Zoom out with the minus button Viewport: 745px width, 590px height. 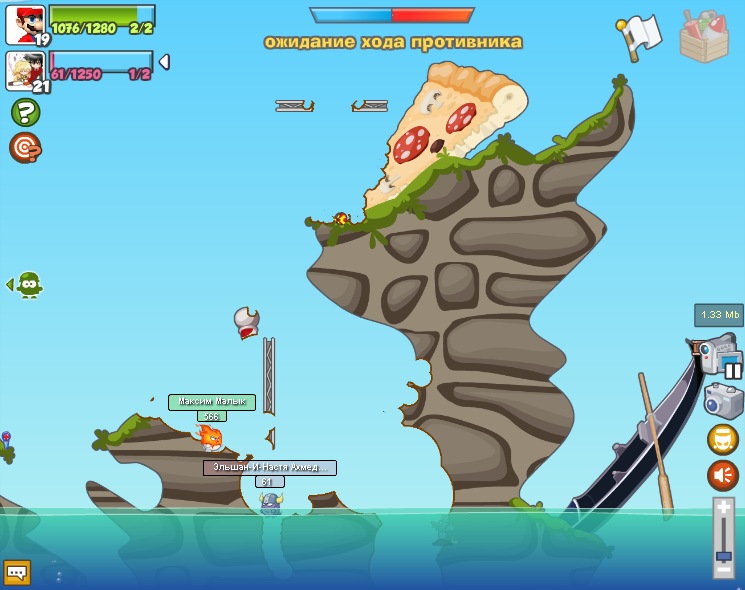coord(724,570)
